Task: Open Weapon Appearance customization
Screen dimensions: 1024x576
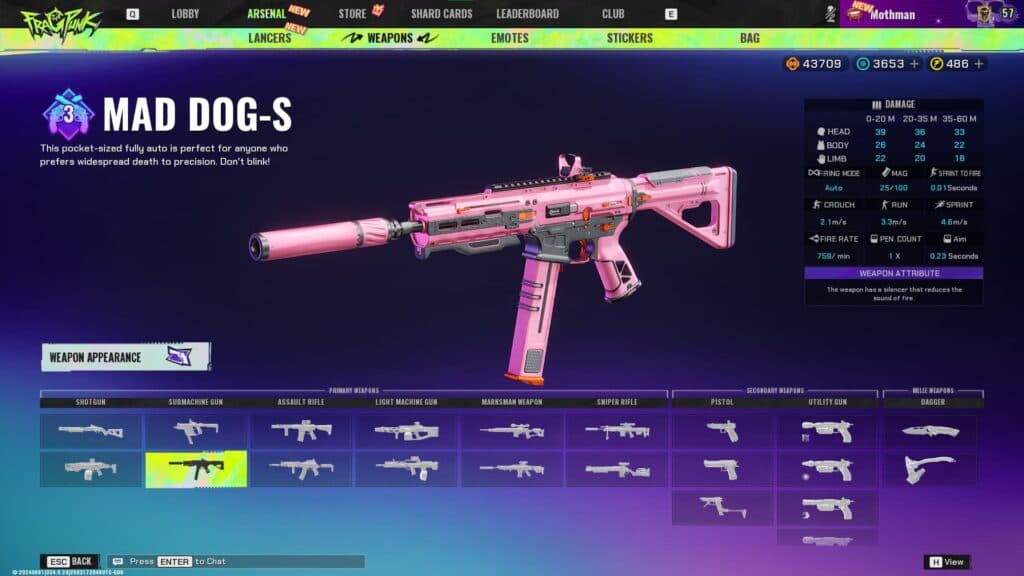Action: click(125, 357)
